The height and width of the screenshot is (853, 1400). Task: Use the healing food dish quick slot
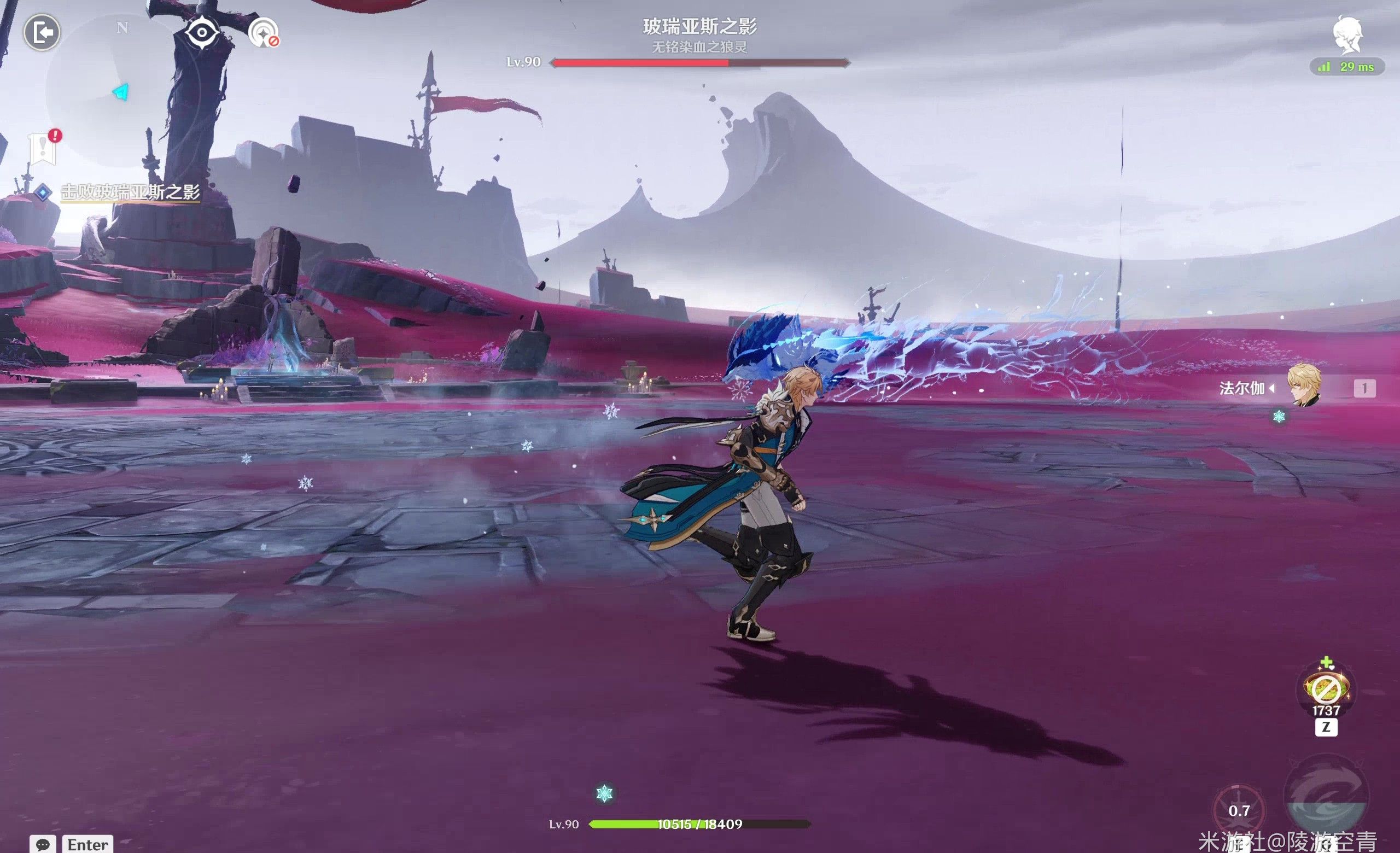[1326, 690]
